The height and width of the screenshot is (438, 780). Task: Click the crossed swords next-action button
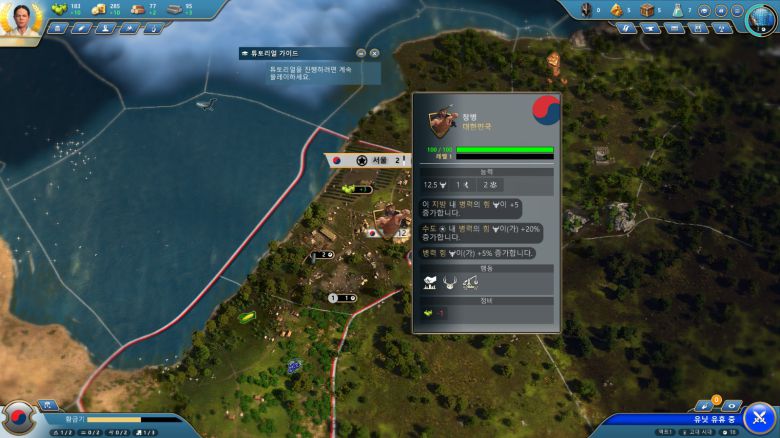(759, 416)
